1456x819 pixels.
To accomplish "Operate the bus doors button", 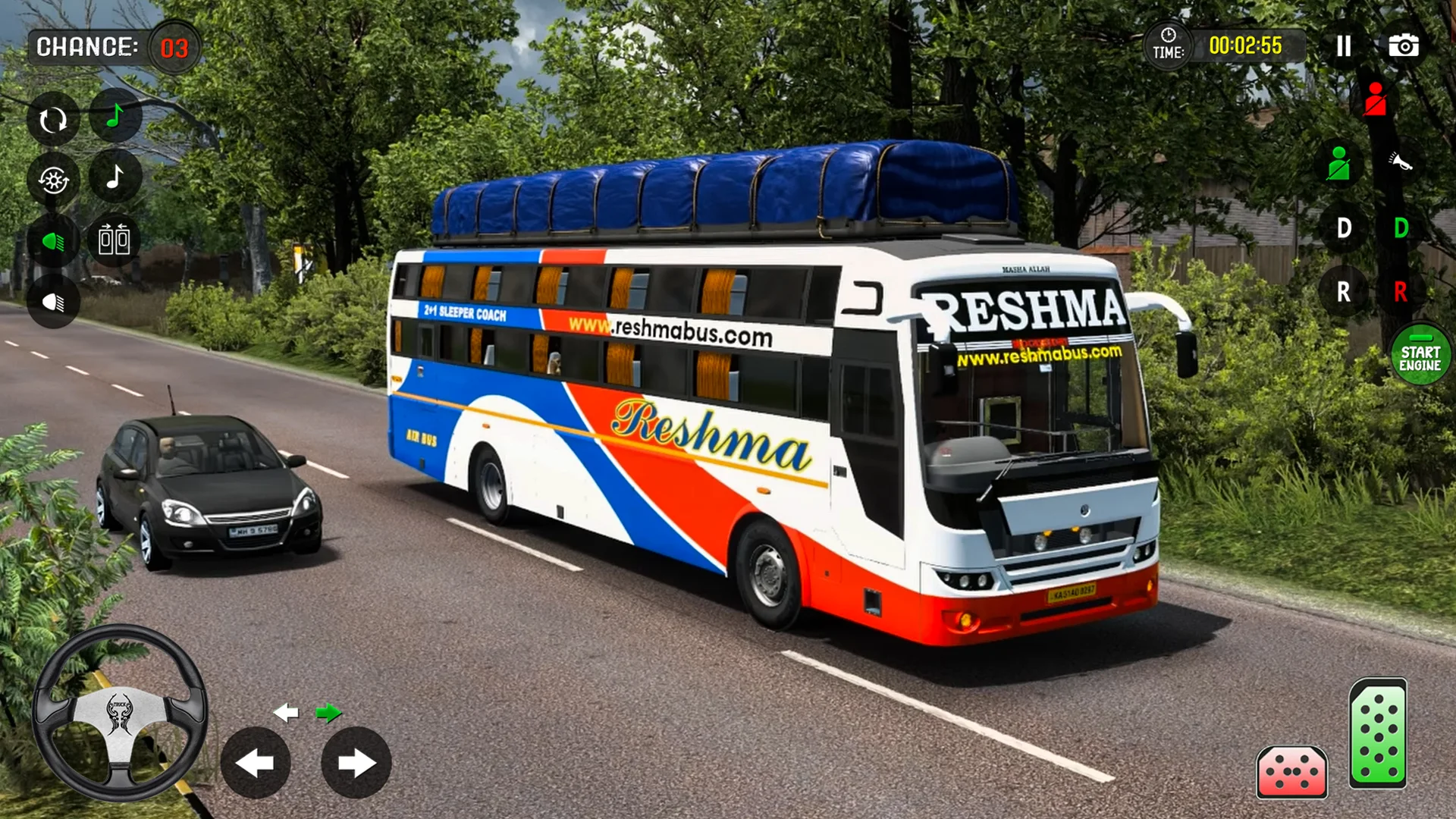I will coord(115,240).
